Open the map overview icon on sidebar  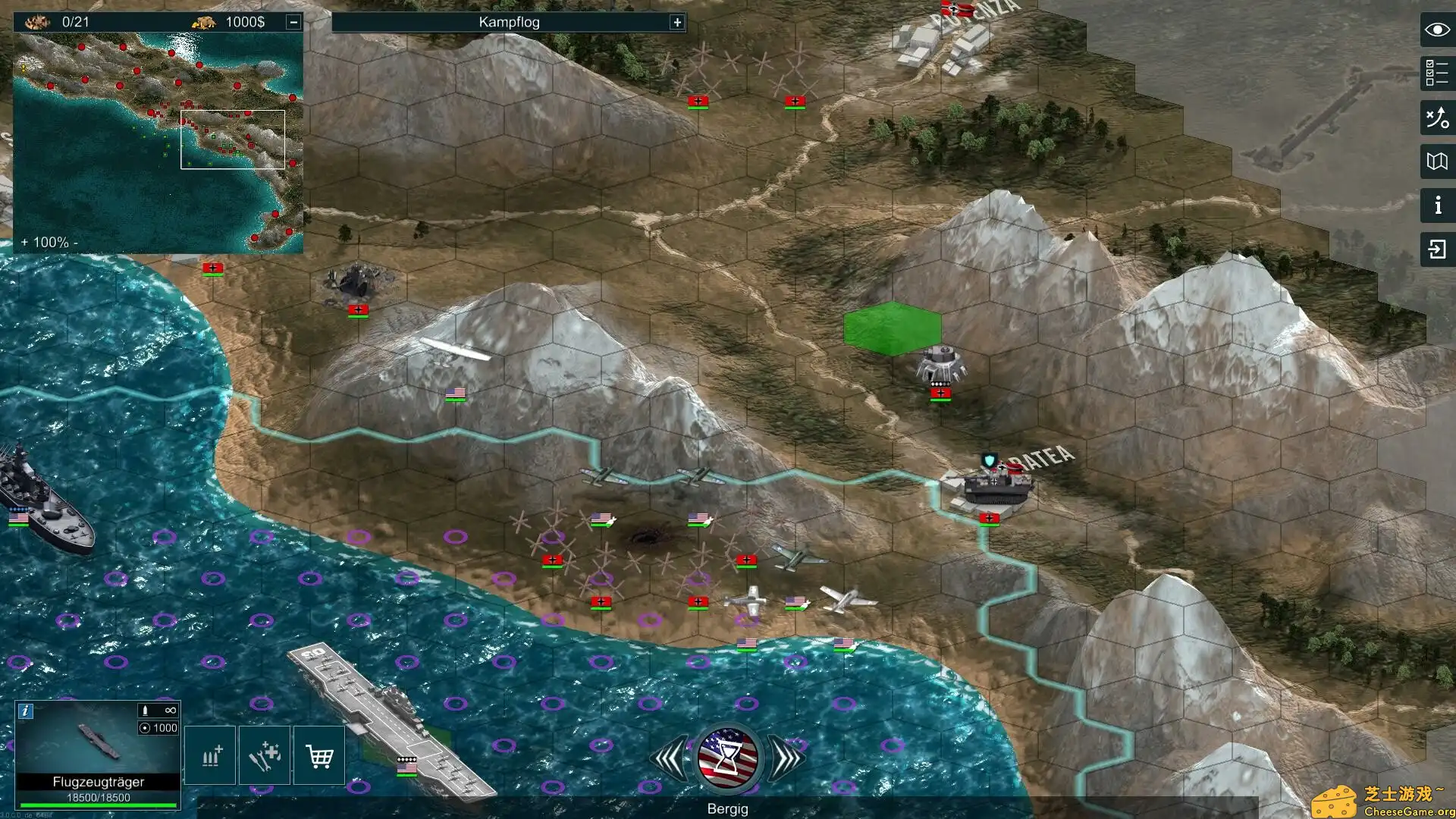1436,161
